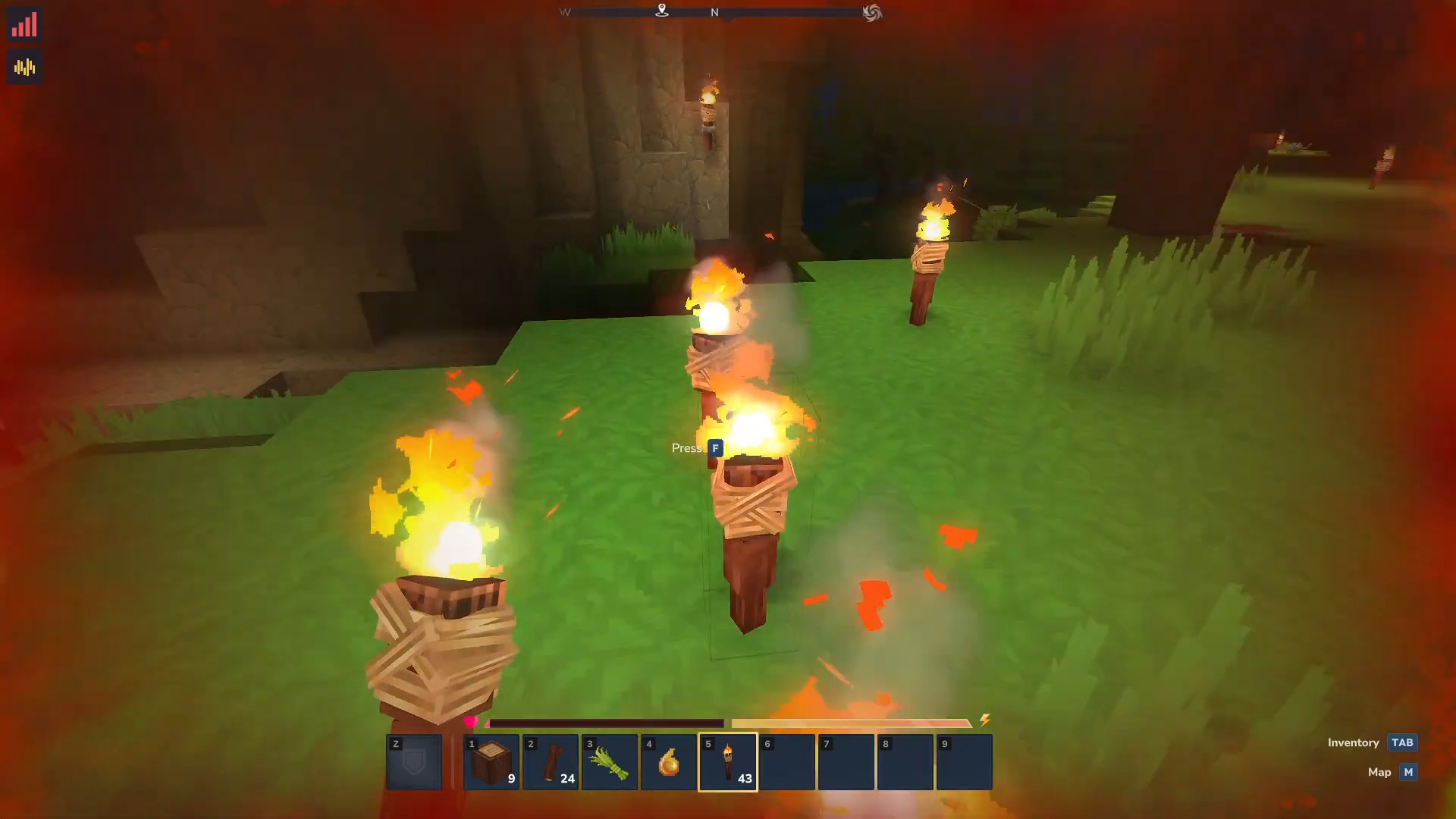Click the shield utility slot marked Z
1456x819 pixels.
point(414,761)
